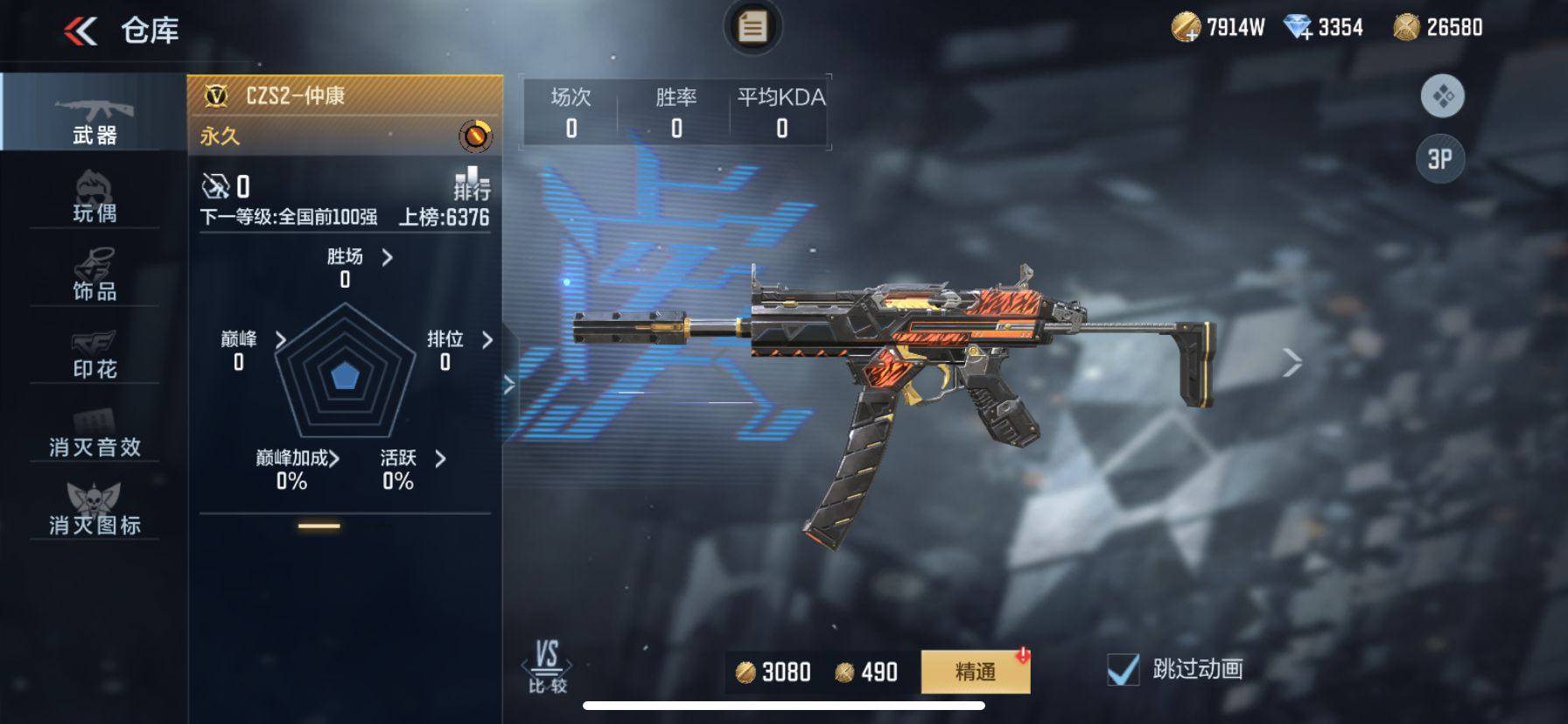Screen dimensions: 1568x724
Task: Click the four-diamond icon button
Action: coord(1443,95)
